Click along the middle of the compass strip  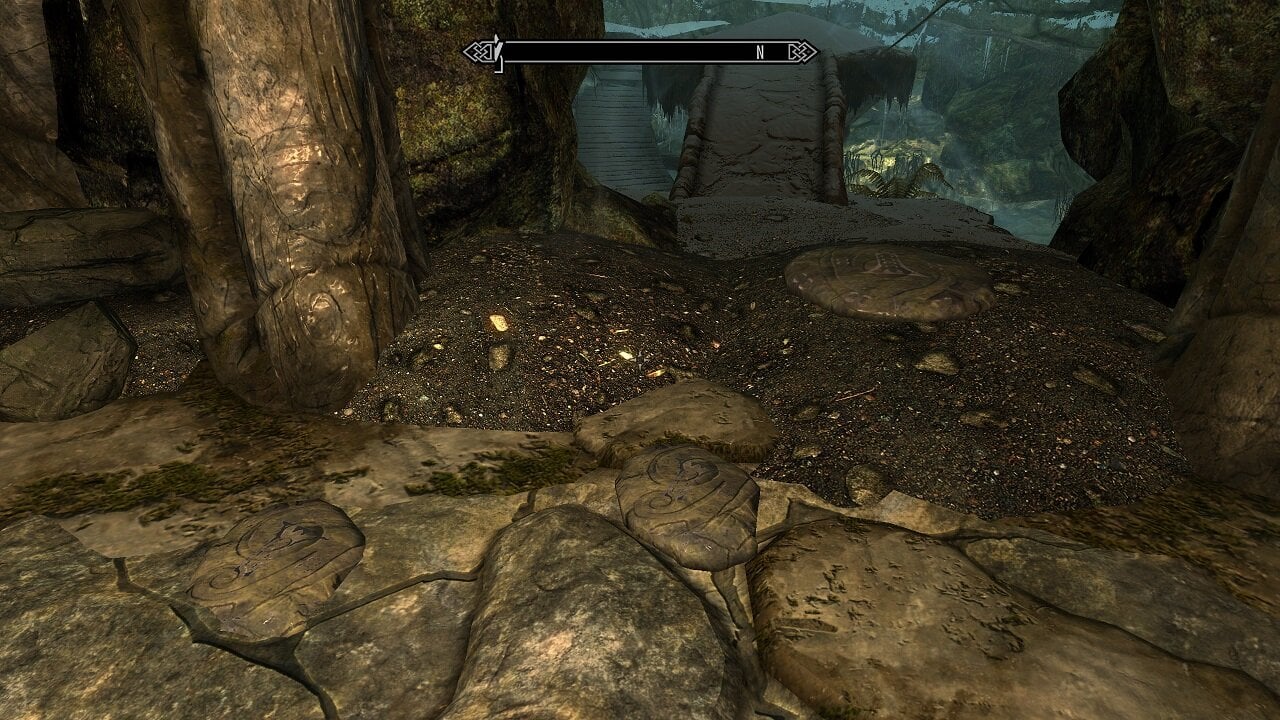point(640,50)
